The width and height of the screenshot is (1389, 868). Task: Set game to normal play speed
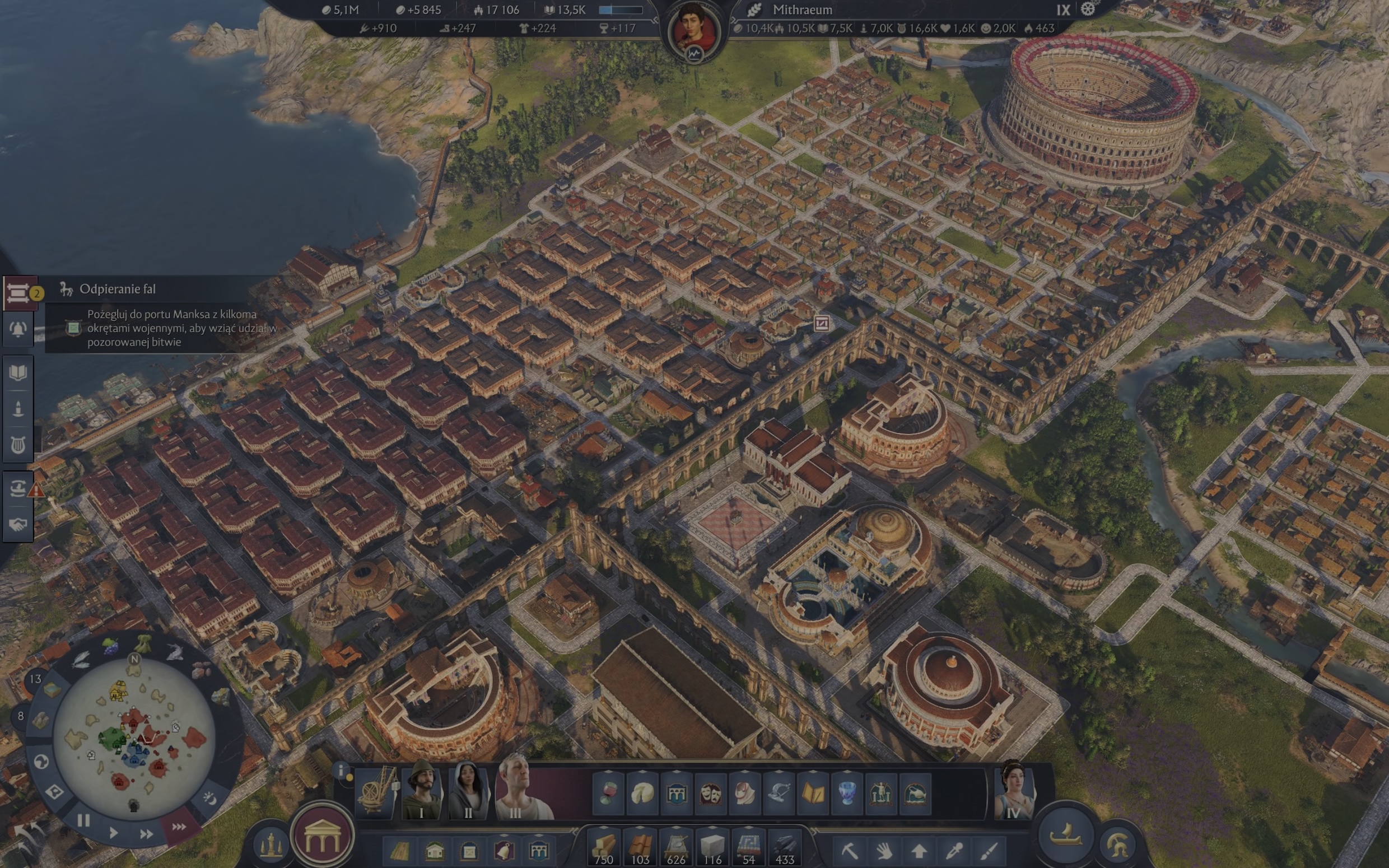tap(114, 832)
